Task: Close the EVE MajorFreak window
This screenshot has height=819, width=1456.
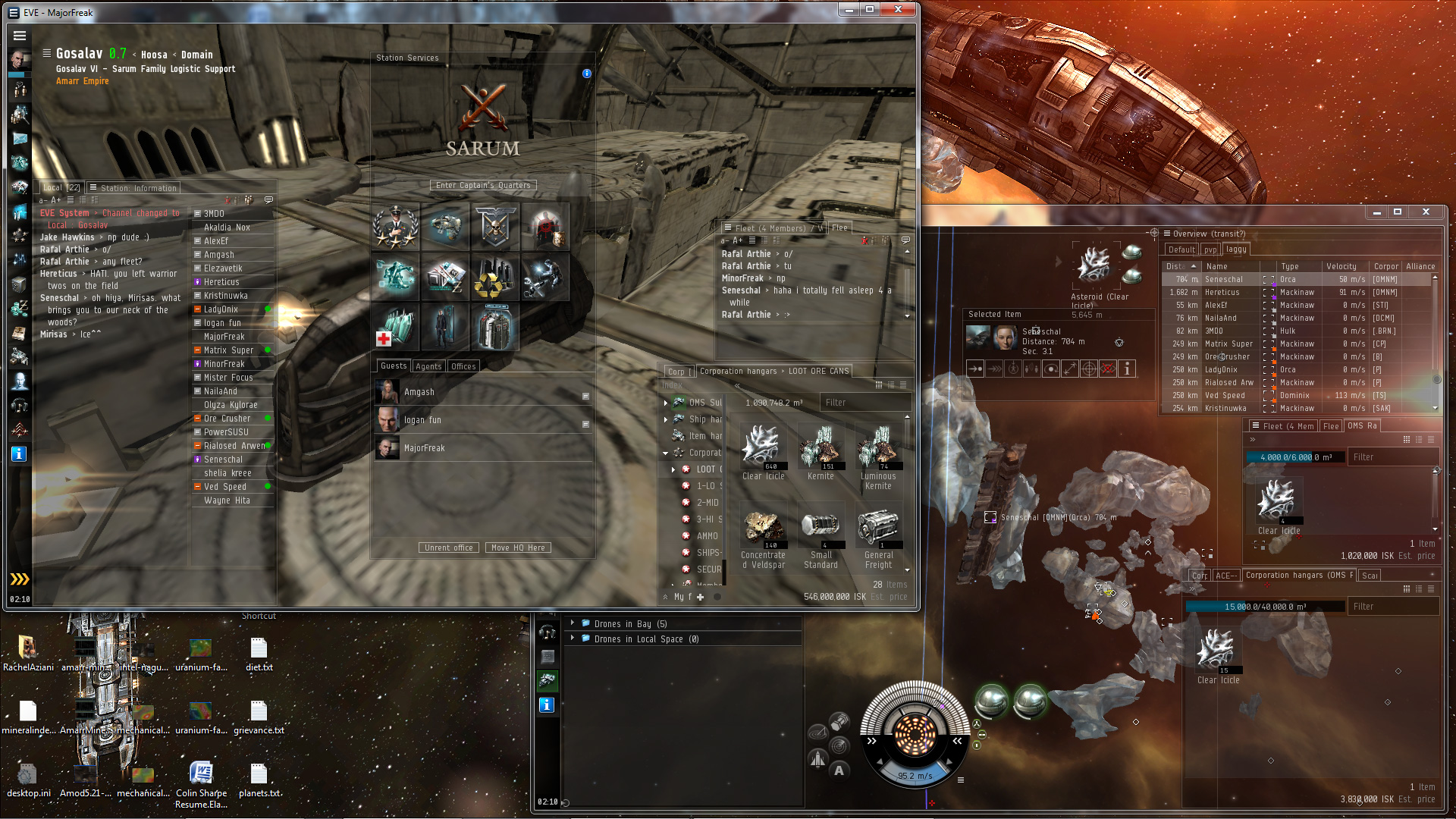Action: [x=898, y=10]
